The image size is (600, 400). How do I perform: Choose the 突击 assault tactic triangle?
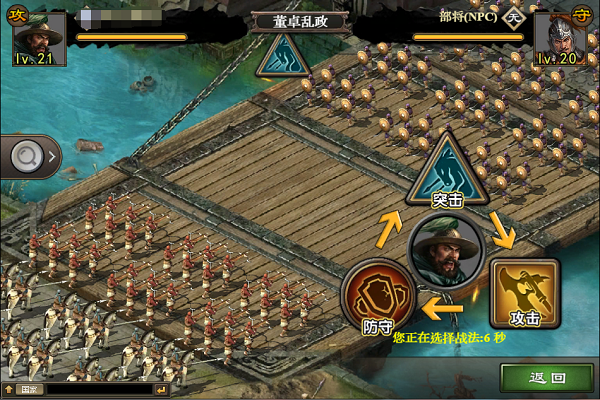446,172
